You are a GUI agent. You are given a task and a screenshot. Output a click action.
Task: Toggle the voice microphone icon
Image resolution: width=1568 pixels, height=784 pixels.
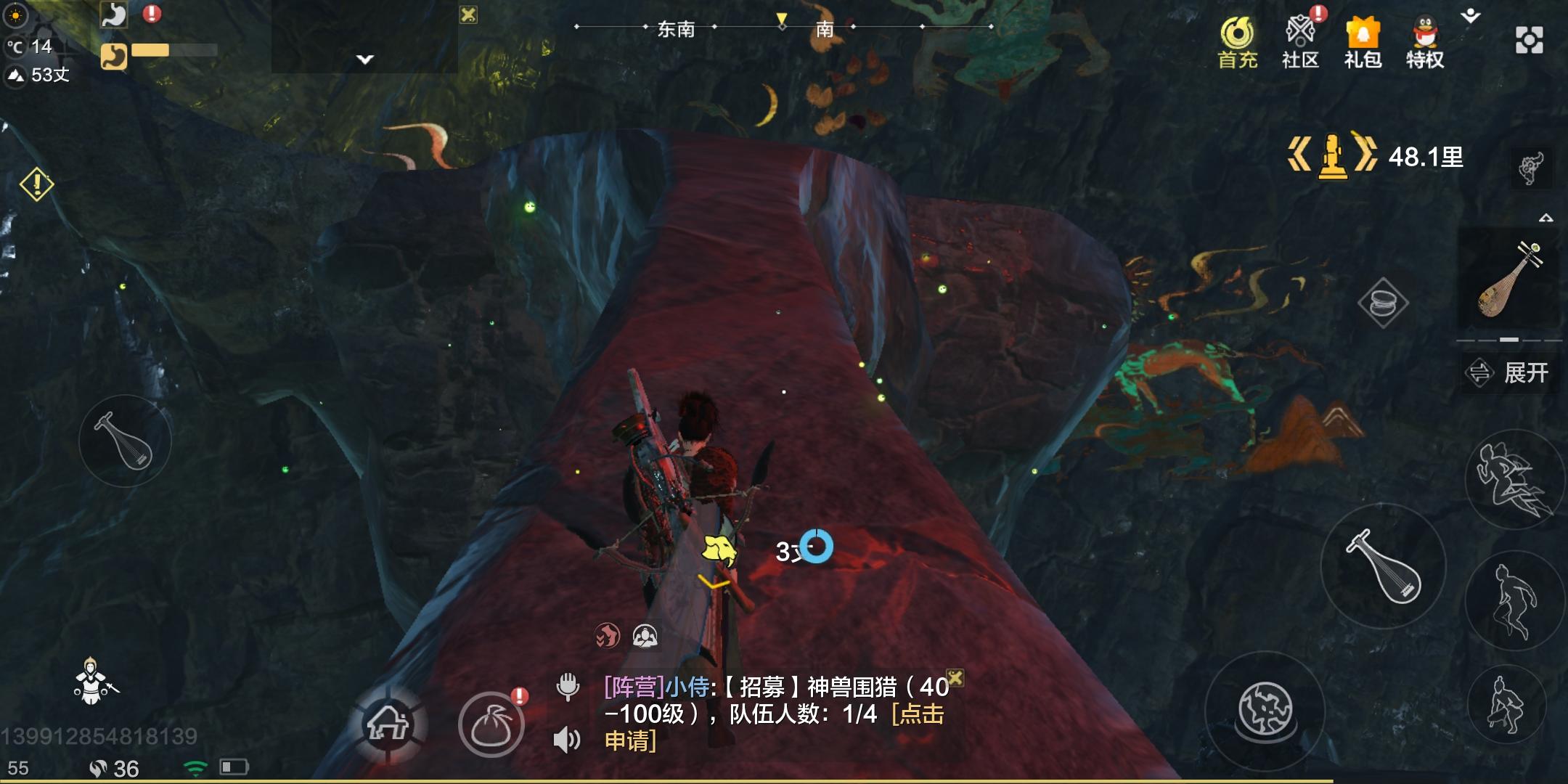pyautogui.click(x=568, y=686)
